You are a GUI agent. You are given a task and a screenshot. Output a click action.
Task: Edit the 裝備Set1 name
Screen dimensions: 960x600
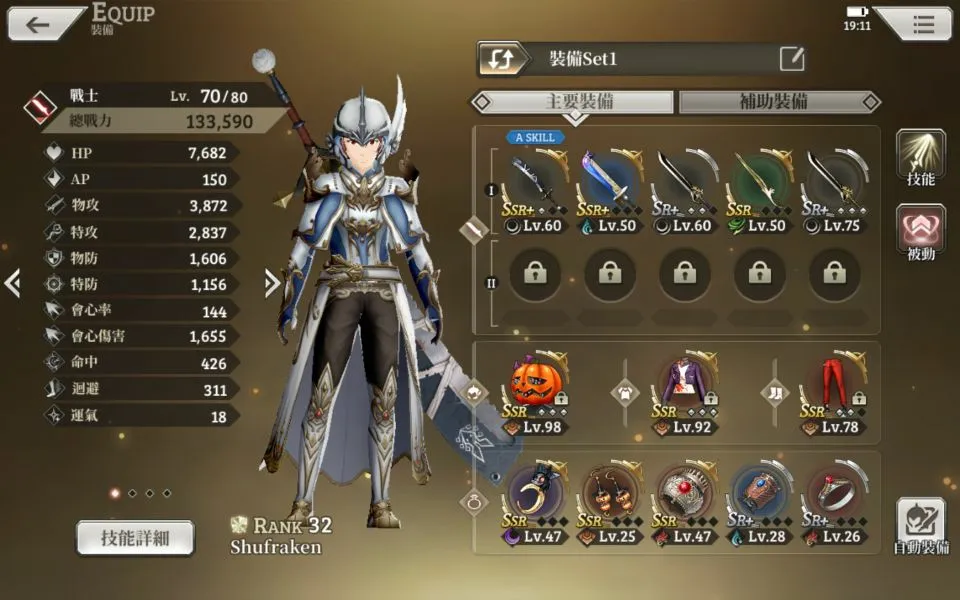(x=792, y=59)
